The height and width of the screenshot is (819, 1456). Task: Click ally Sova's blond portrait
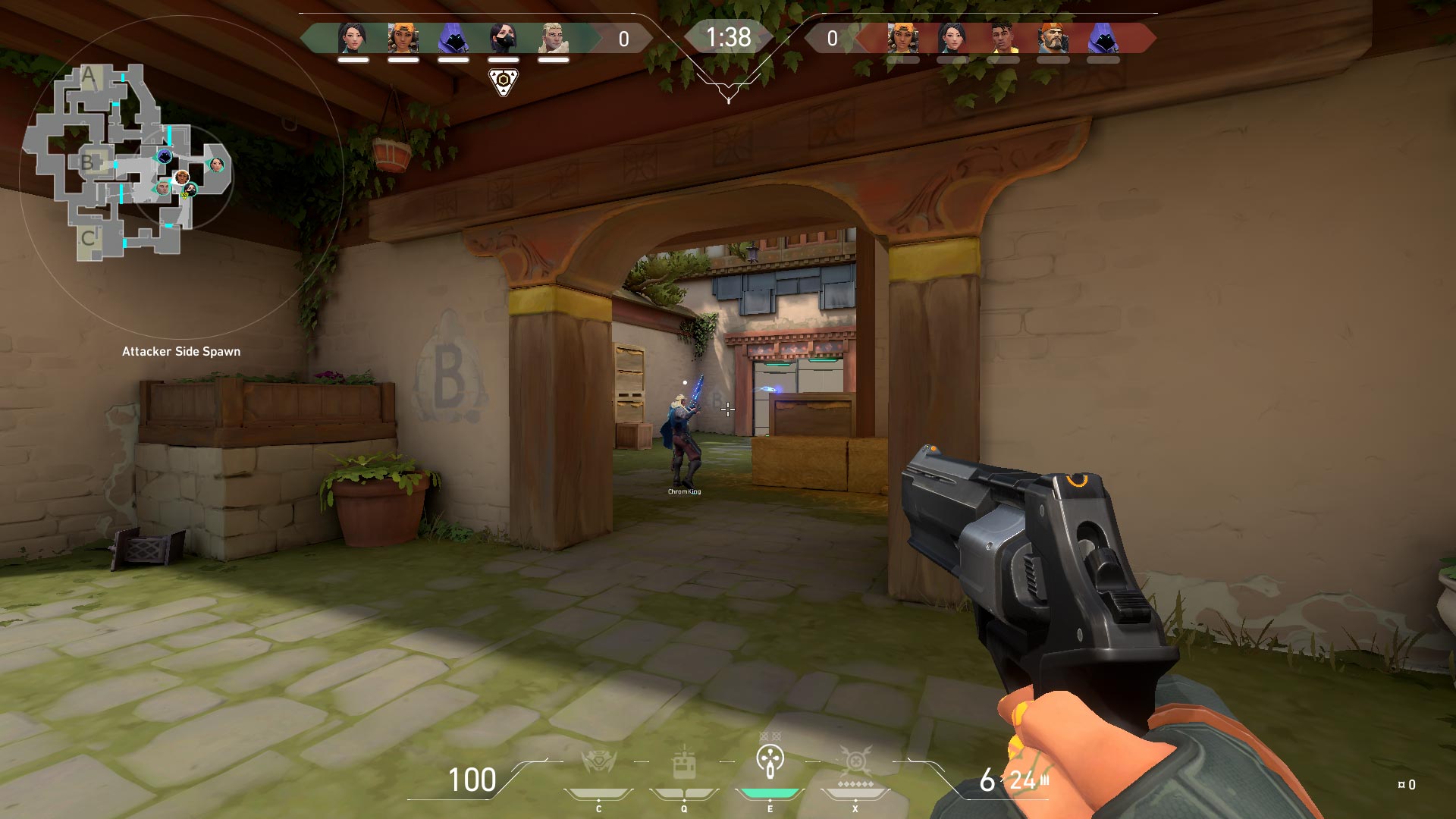553,37
